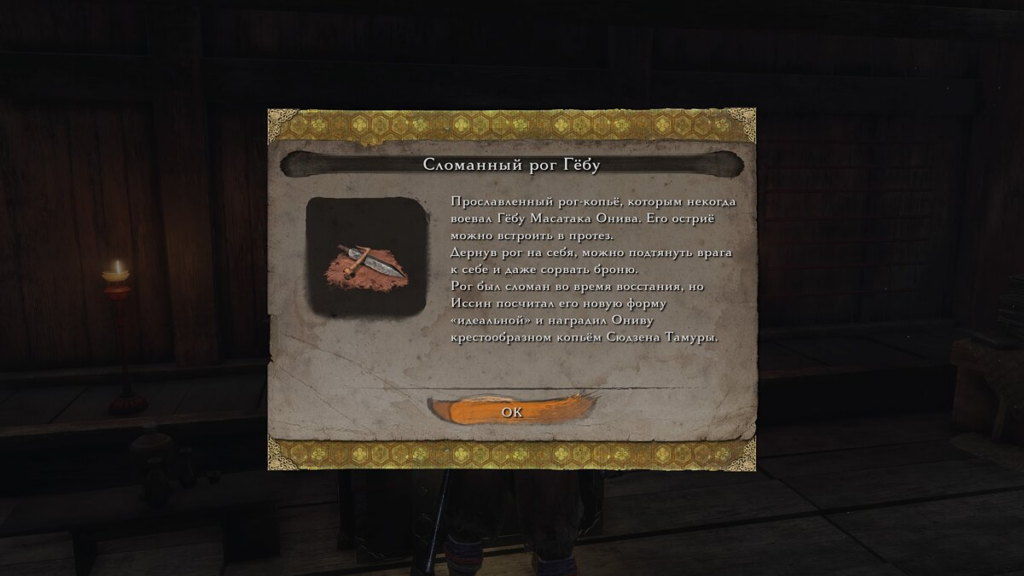Confirm the item dialog with OK

(x=511, y=411)
